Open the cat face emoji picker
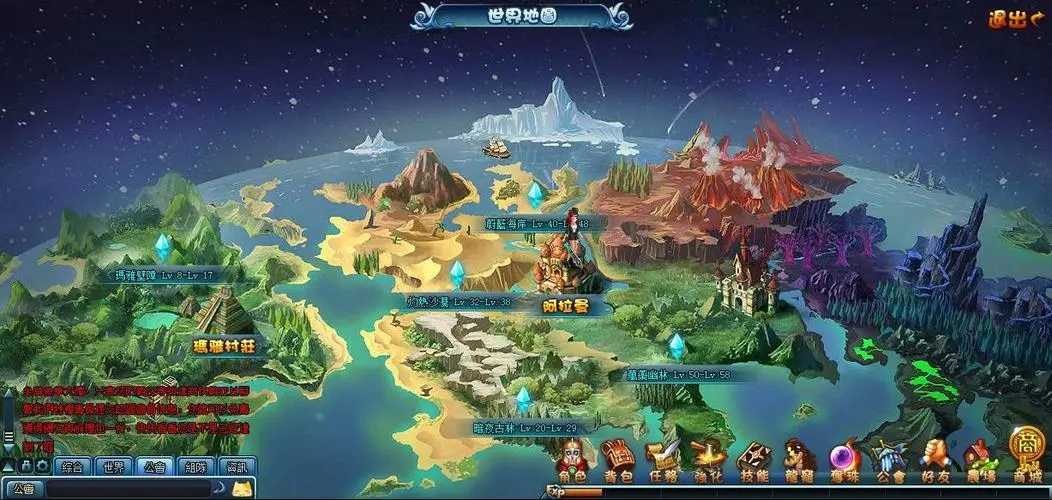 (241, 489)
